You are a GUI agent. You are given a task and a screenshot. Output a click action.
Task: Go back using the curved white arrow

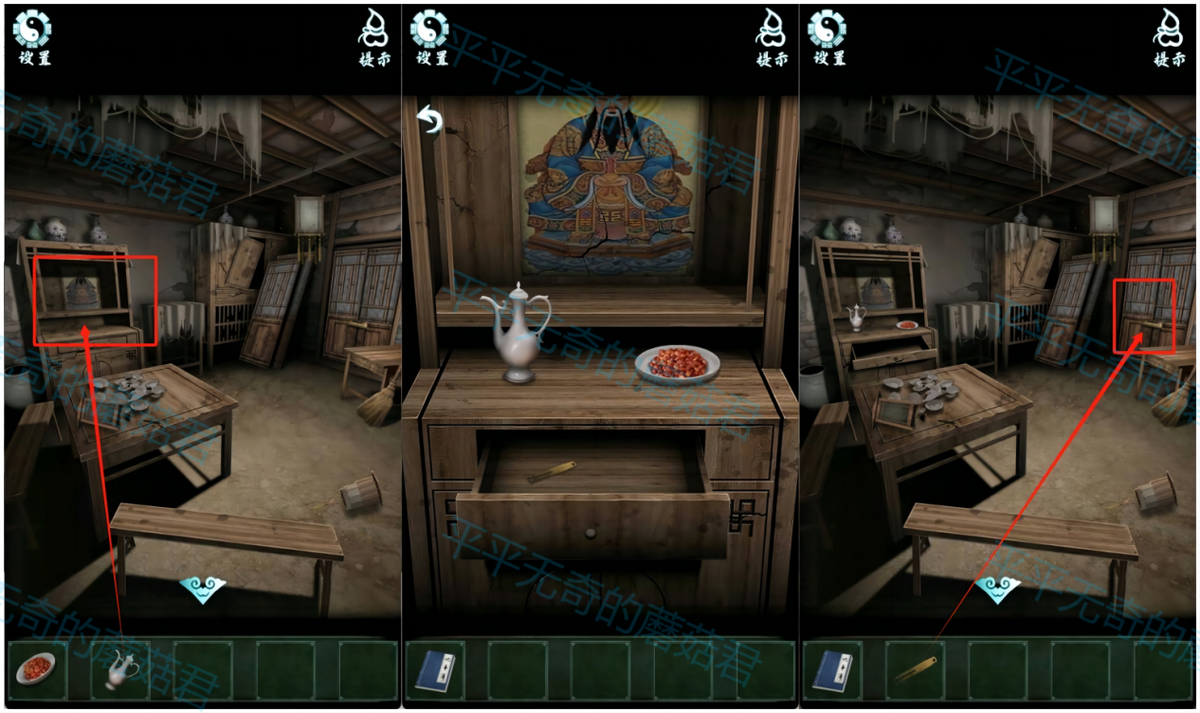pos(430,121)
